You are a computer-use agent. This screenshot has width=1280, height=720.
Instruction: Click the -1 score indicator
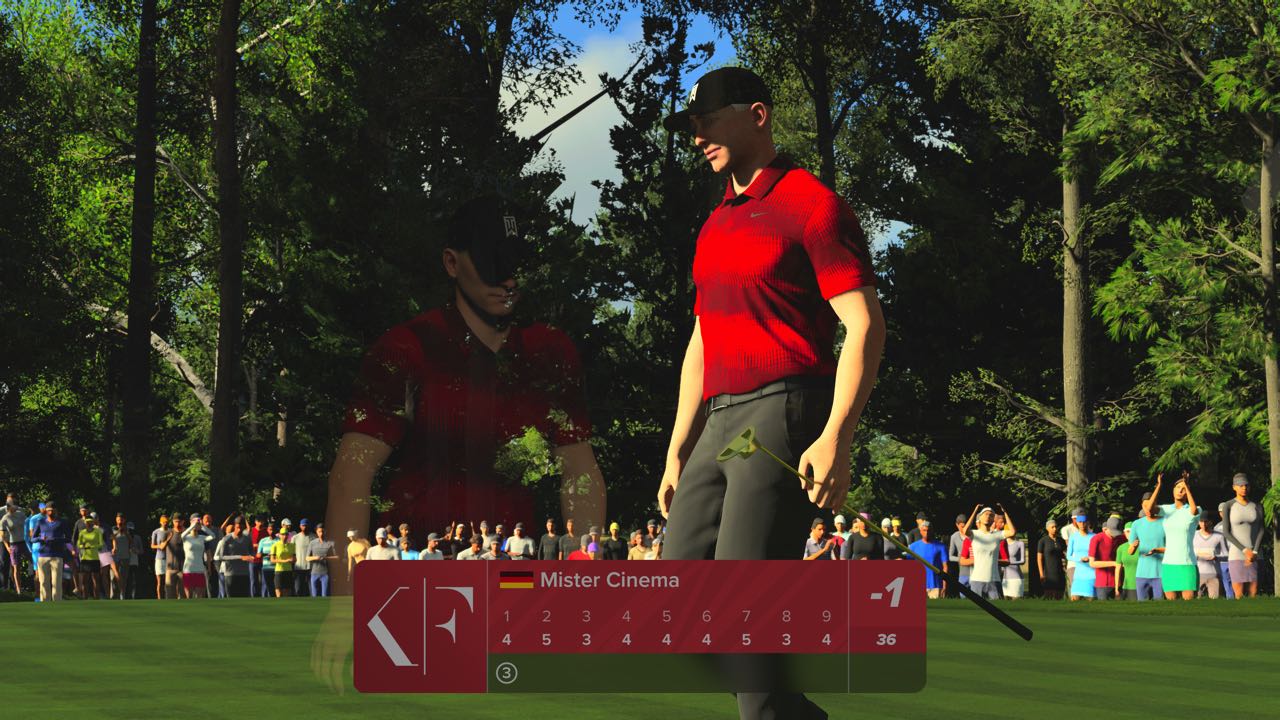pyautogui.click(x=886, y=593)
